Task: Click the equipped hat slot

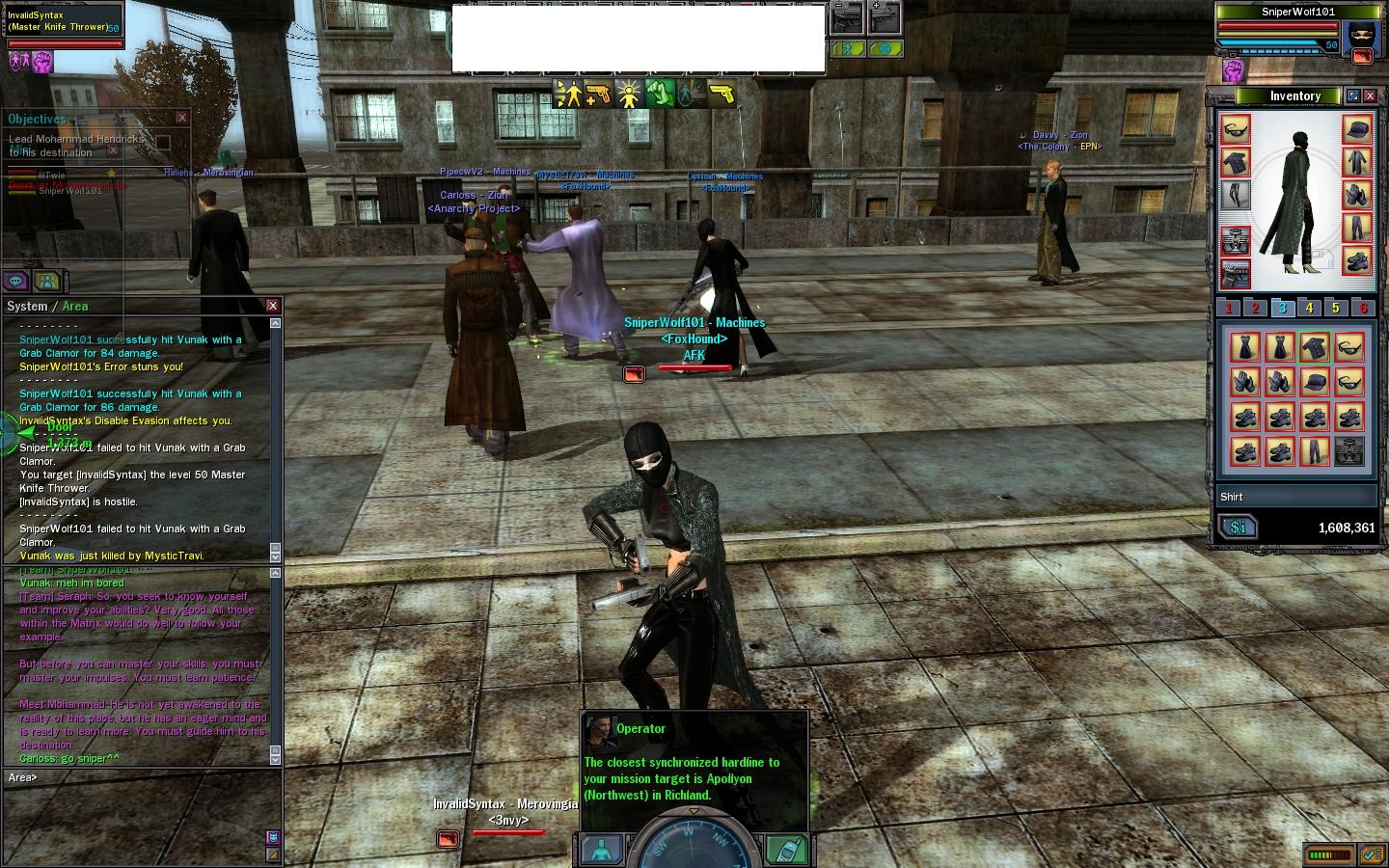Action: click(1357, 129)
